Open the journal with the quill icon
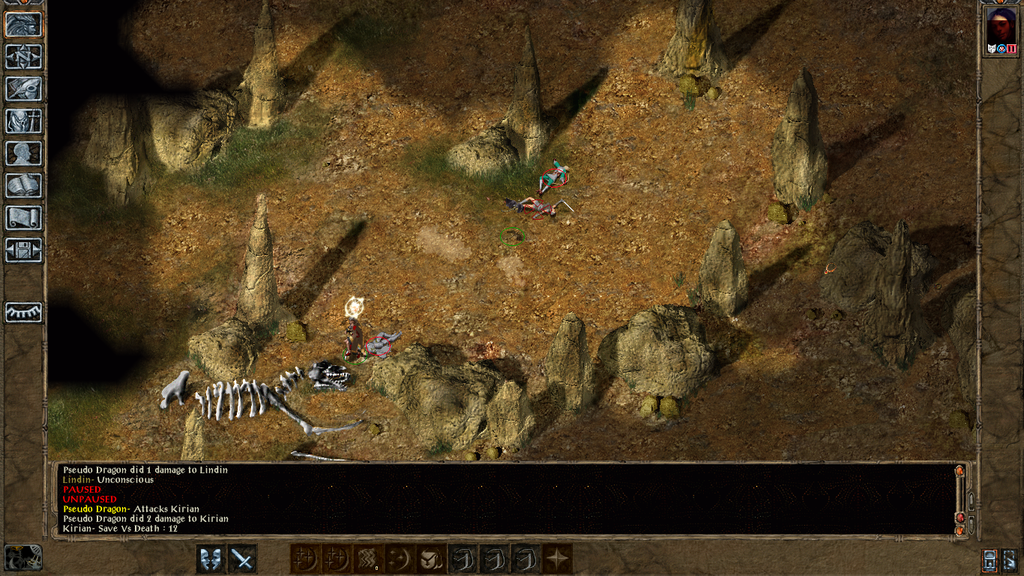The height and width of the screenshot is (576, 1024). pyautogui.click(x=23, y=89)
